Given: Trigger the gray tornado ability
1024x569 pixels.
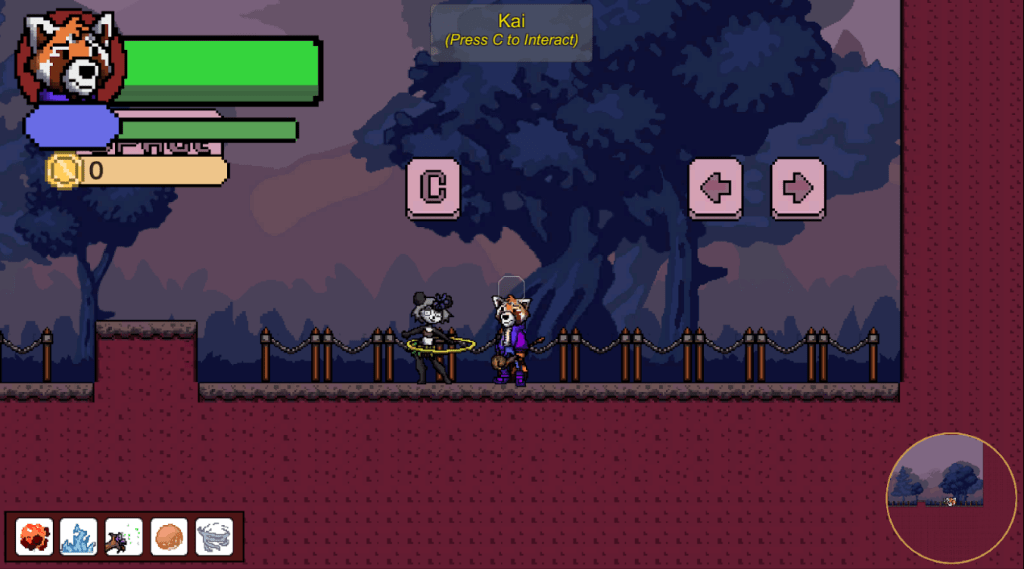Looking at the screenshot, I should pyautogui.click(x=214, y=537).
